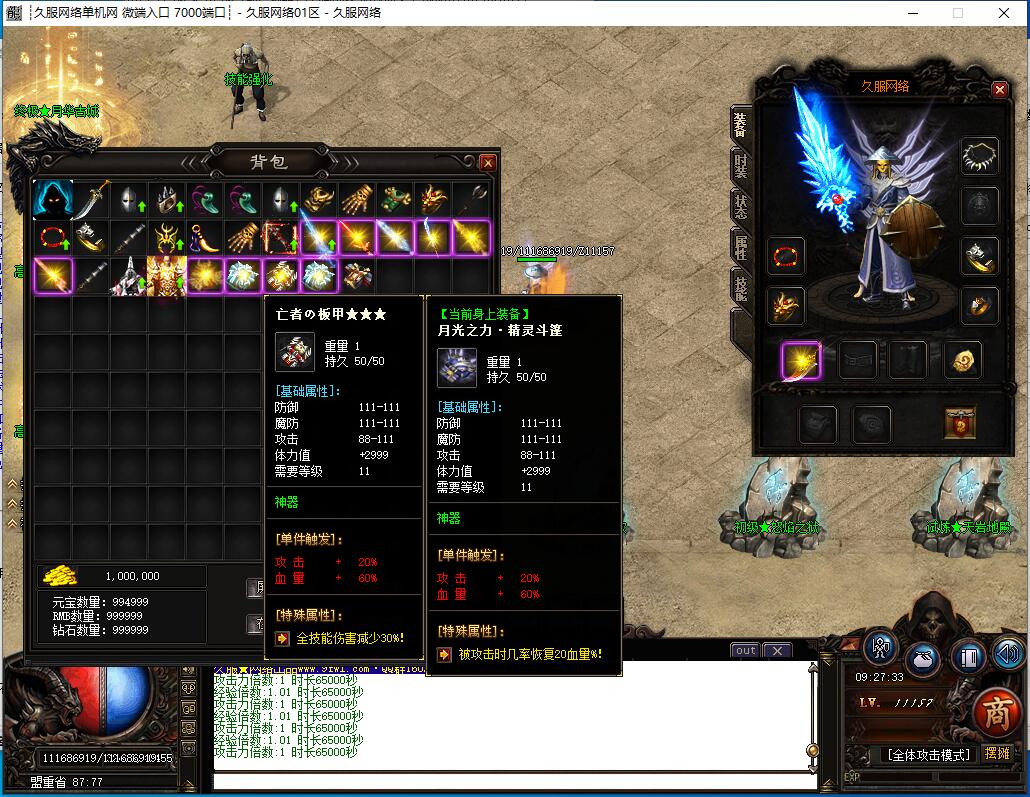Close the character equipment panel
Image resolution: width=1030 pixels, height=797 pixels.
tap(999, 89)
